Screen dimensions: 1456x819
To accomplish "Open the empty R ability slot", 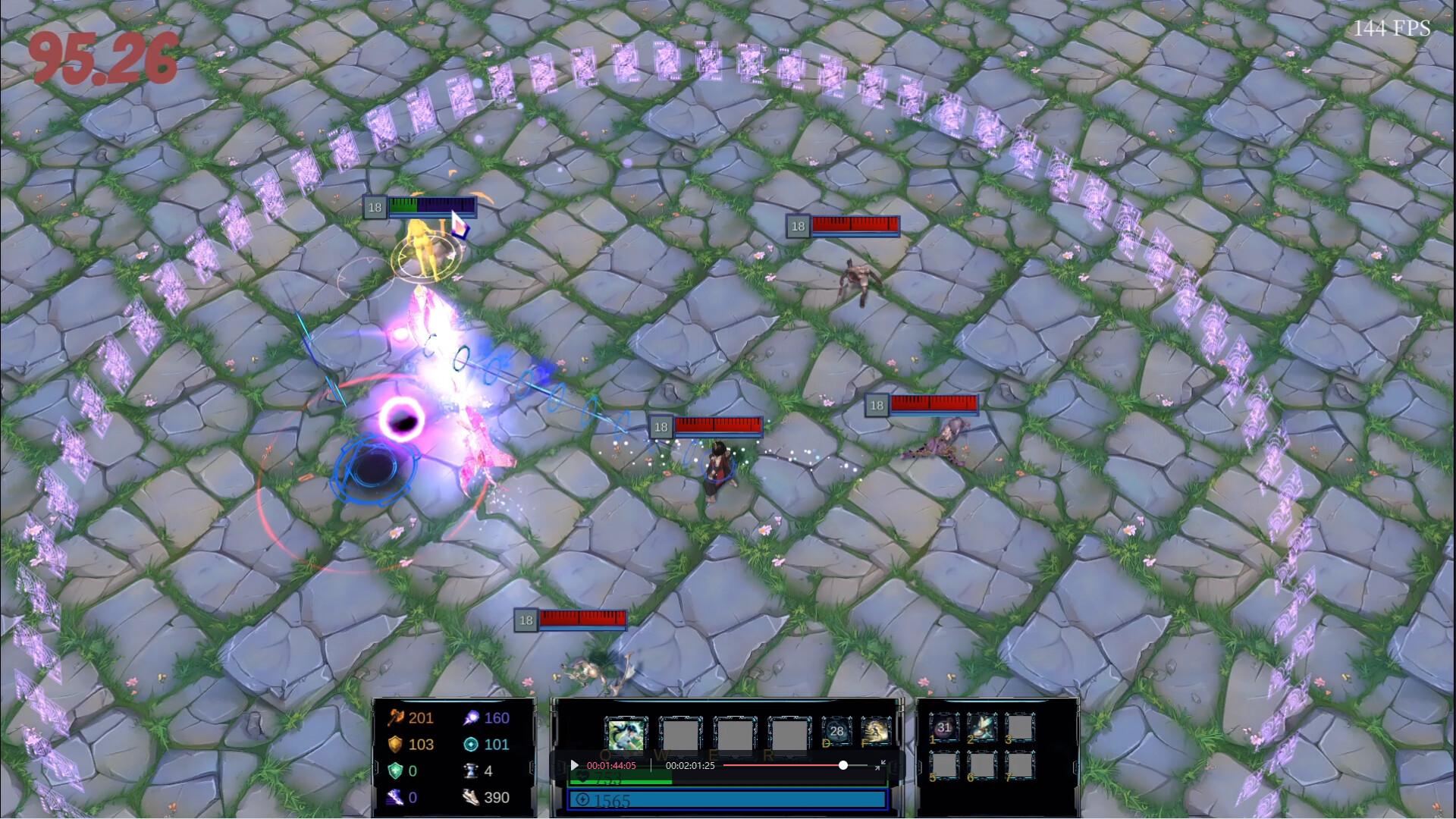I will (788, 735).
